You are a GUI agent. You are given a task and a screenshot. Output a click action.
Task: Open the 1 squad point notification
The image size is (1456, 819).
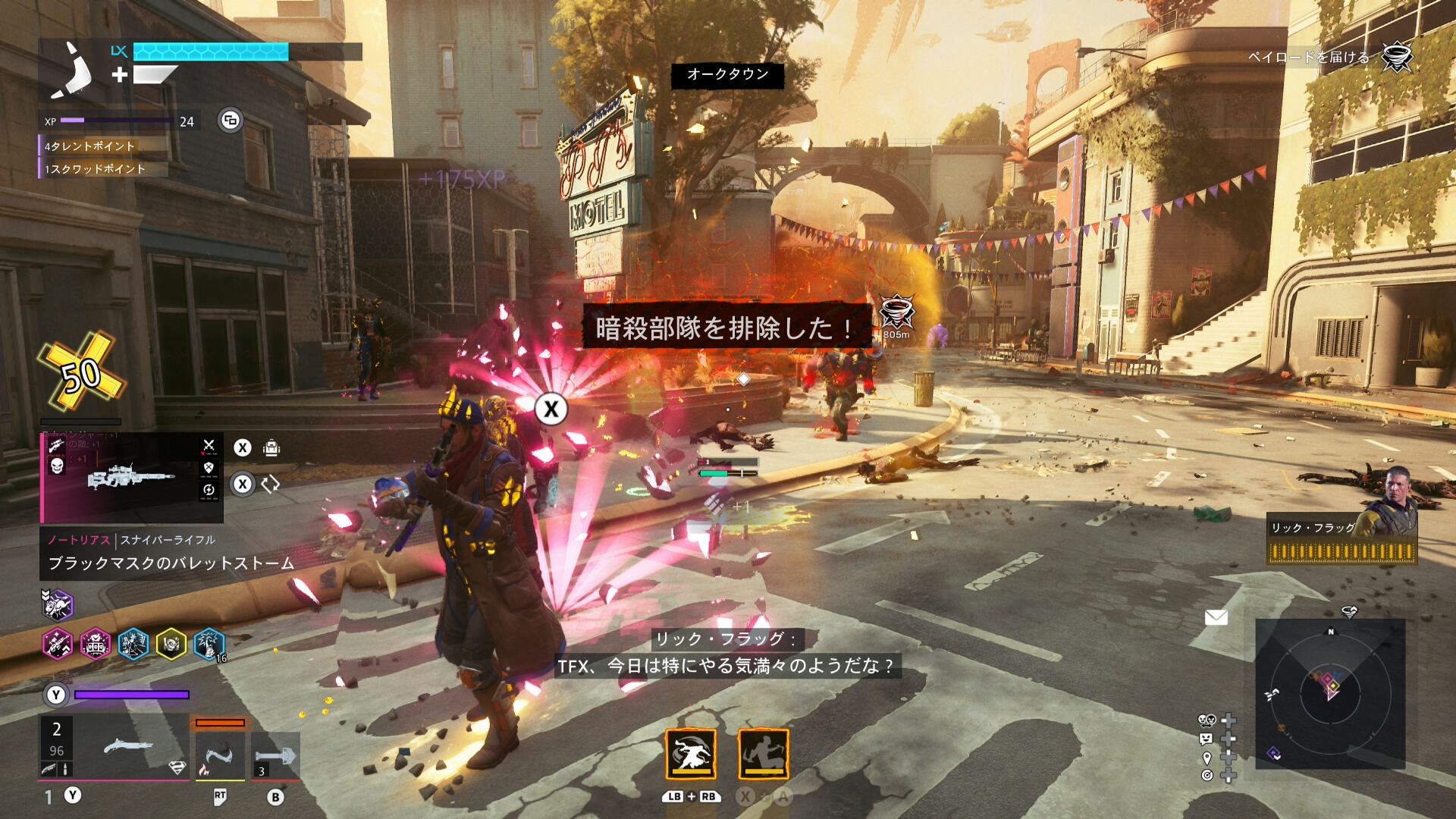pos(95,169)
